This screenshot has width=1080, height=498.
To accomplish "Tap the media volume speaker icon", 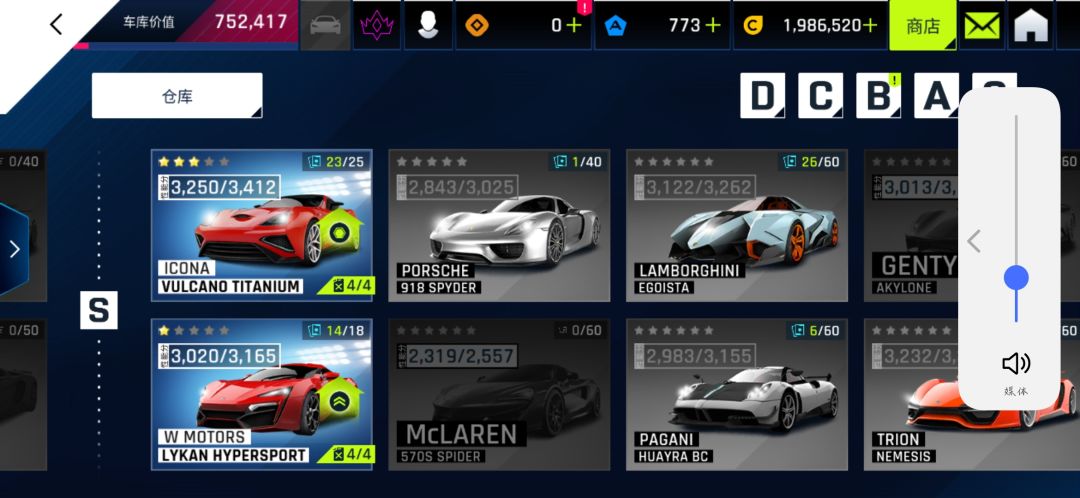I will (x=1015, y=364).
